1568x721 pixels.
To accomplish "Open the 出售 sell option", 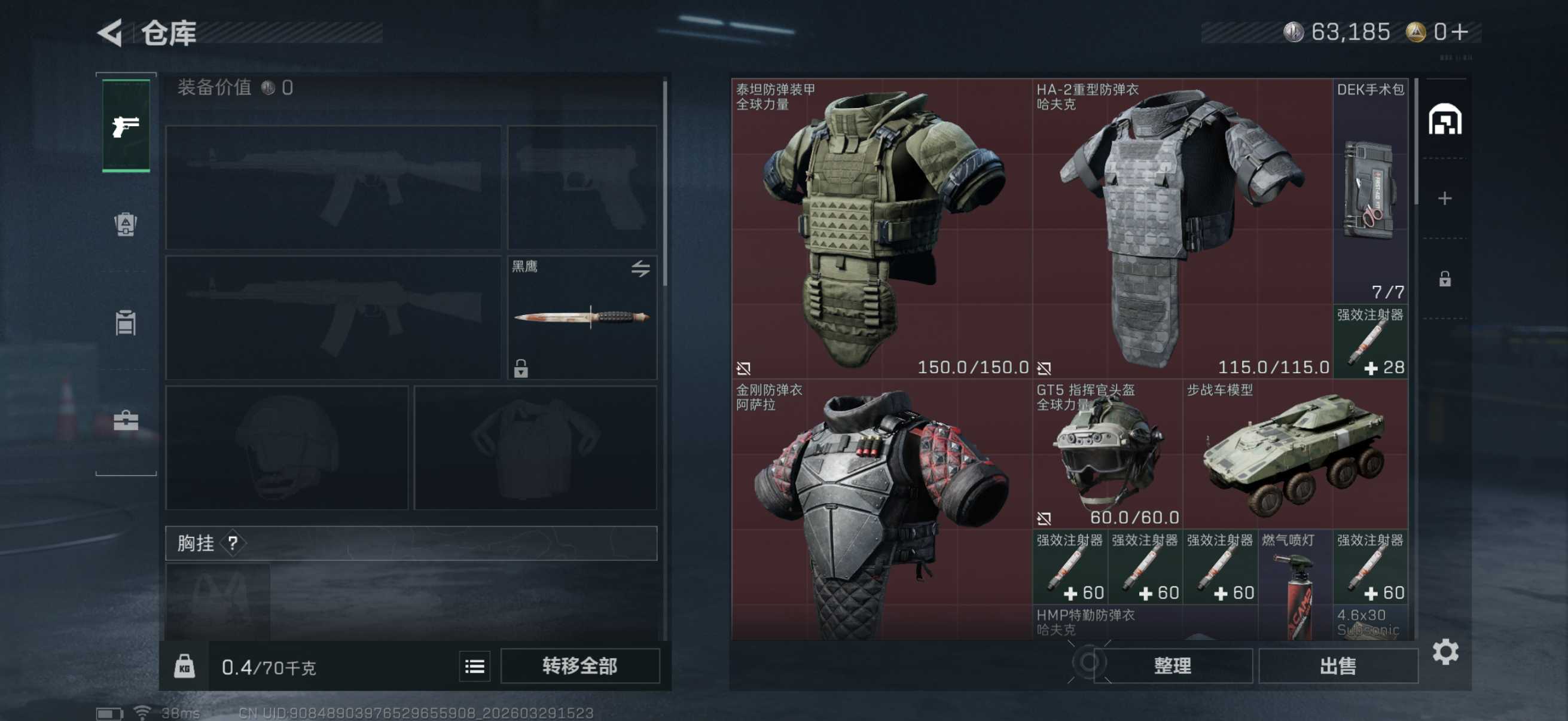I will [1338, 665].
